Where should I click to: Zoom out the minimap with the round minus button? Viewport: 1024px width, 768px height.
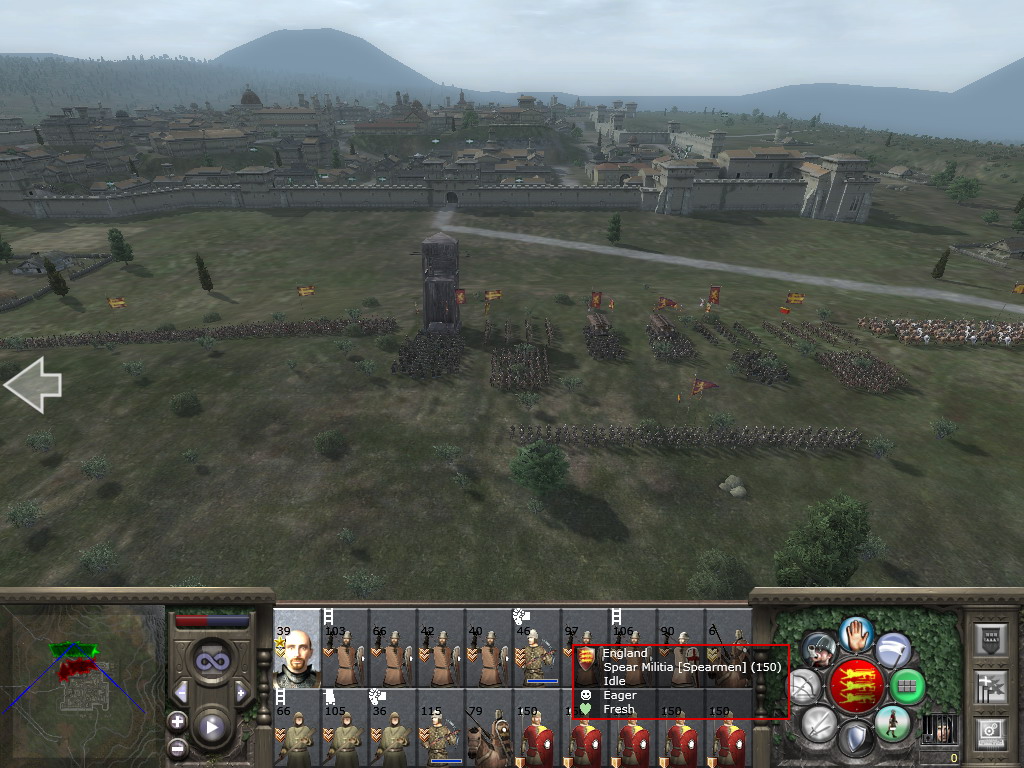(x=178, y=746)
